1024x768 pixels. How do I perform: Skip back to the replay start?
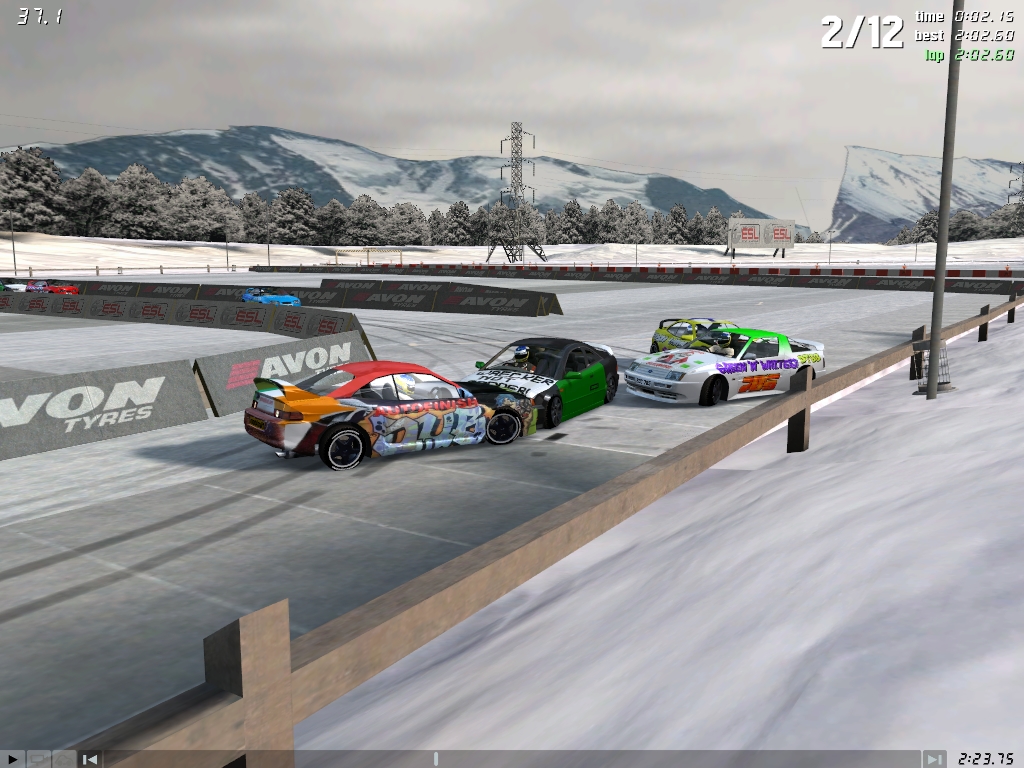pyautogui.click(x=90, y=759)
